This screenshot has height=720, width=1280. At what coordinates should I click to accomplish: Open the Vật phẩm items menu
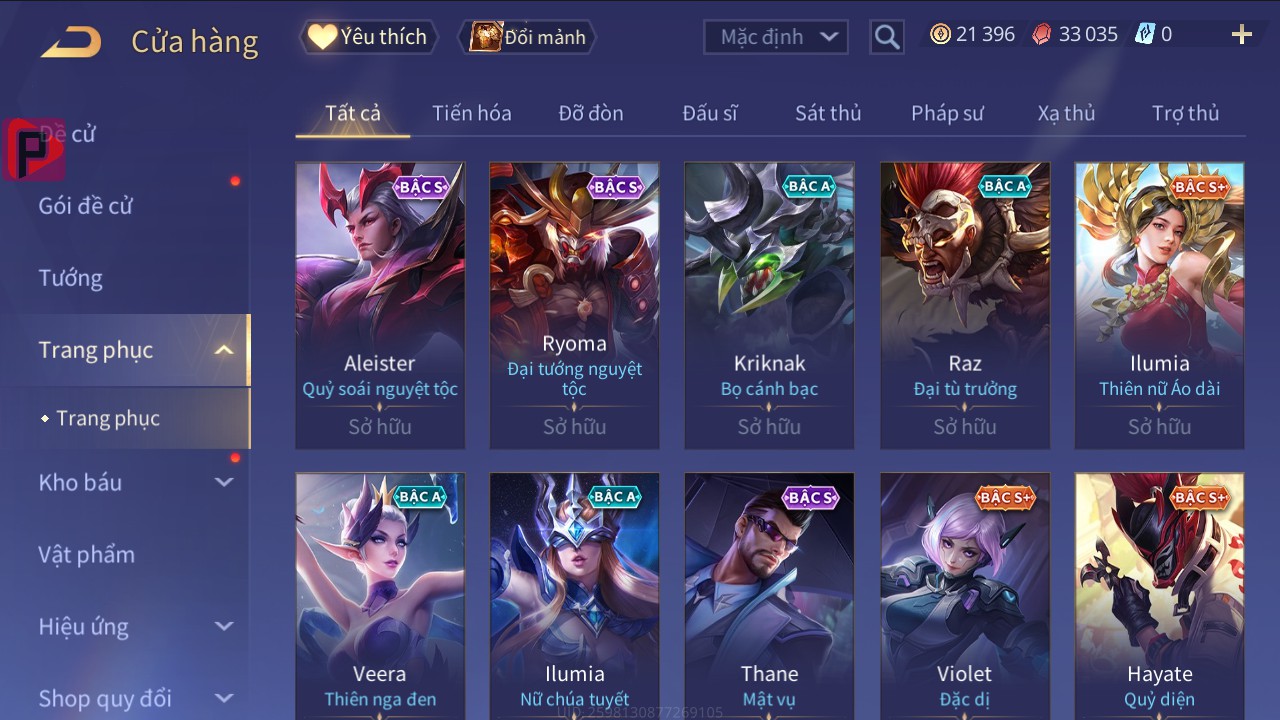(x=86, y=554)
